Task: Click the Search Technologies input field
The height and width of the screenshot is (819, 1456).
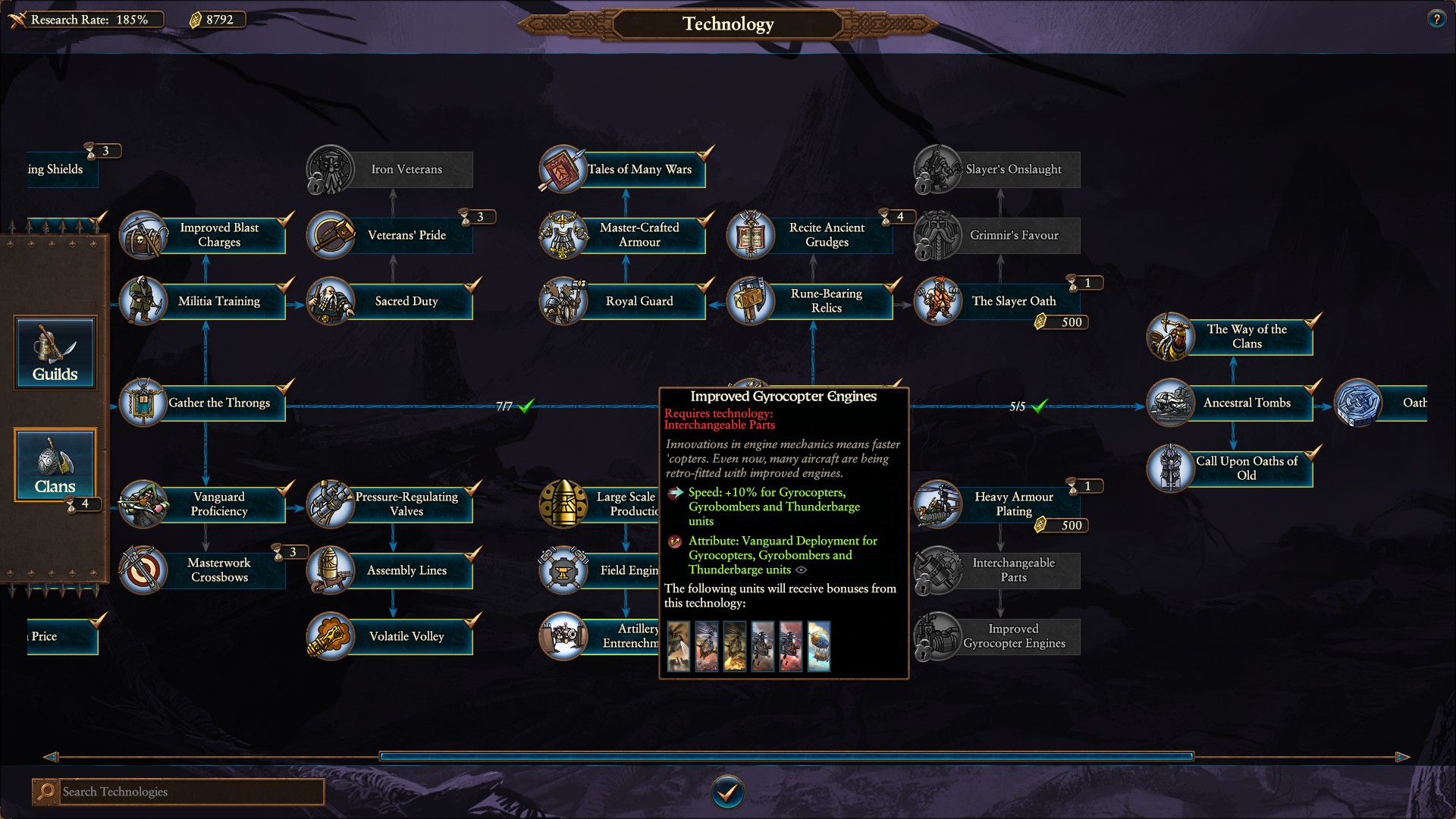Action: click(x=190, y=791)
